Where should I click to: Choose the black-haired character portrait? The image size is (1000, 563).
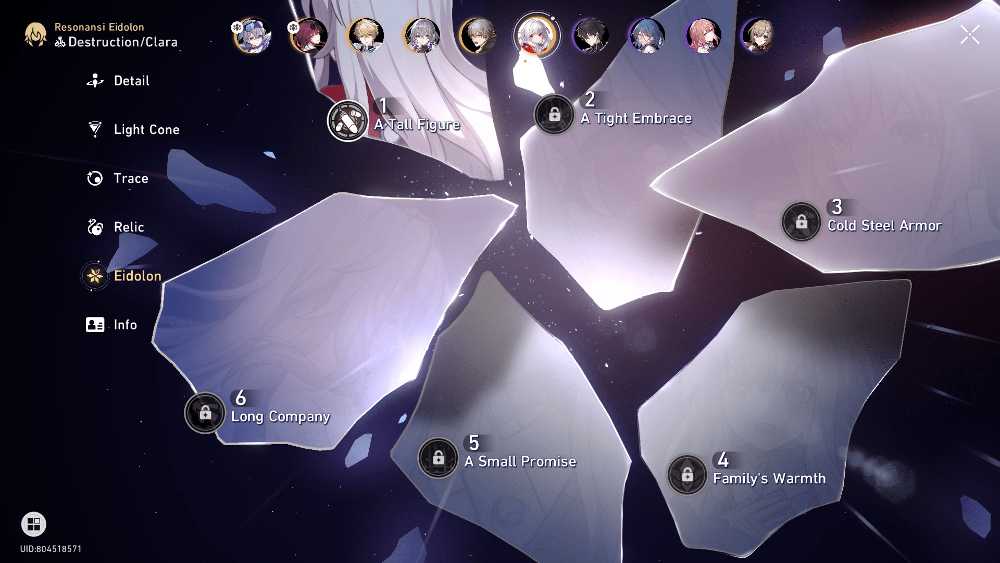point(590,35)
